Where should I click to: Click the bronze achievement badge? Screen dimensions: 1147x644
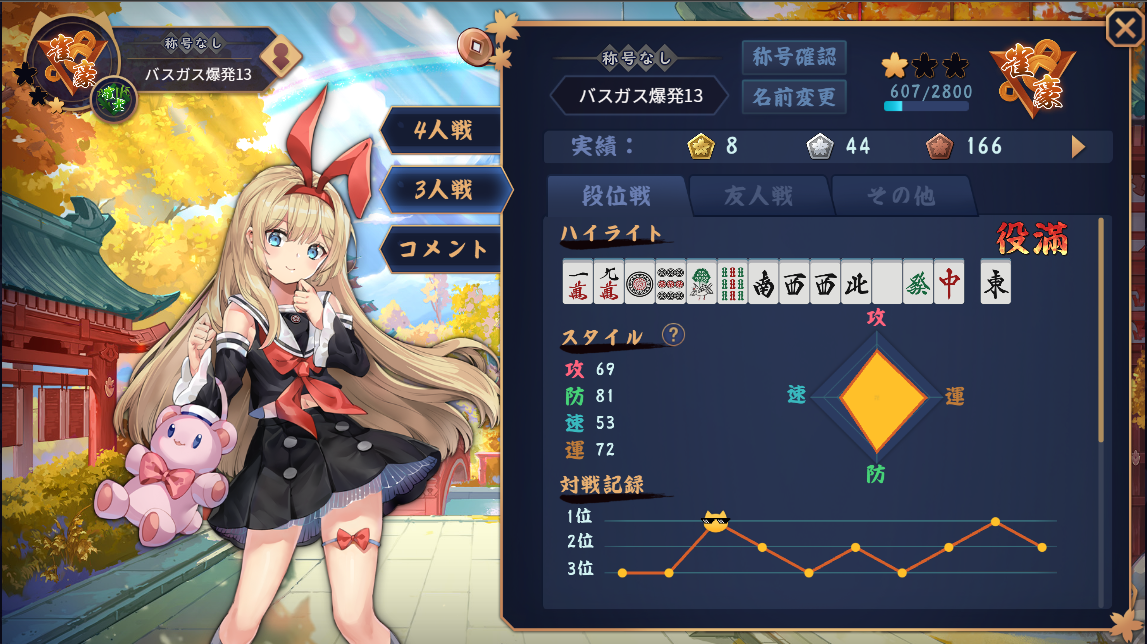click(x=939, y=147)
